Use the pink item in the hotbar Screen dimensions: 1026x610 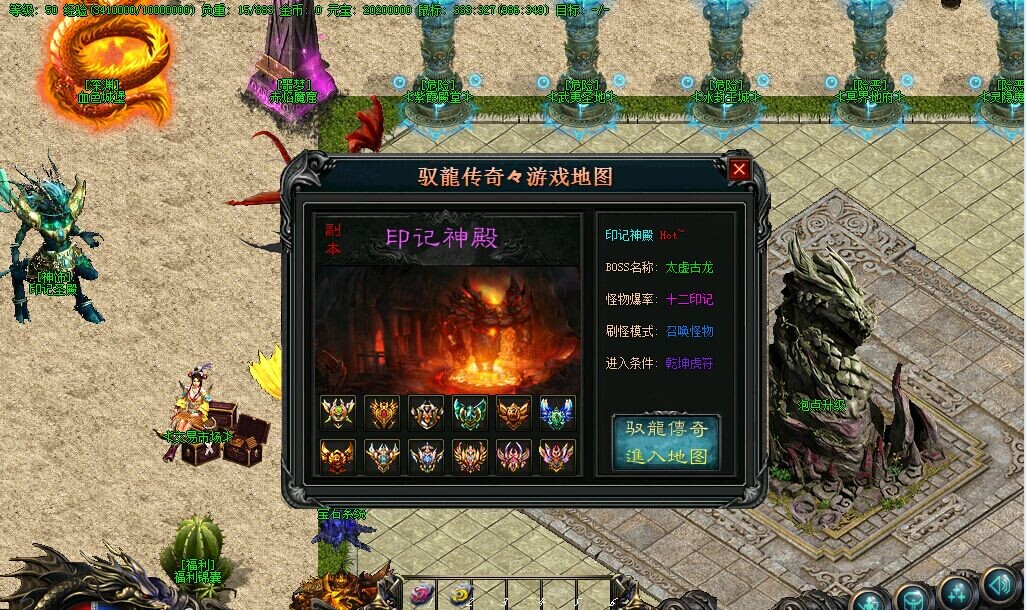pyautogui.click(x=422, y=593)
